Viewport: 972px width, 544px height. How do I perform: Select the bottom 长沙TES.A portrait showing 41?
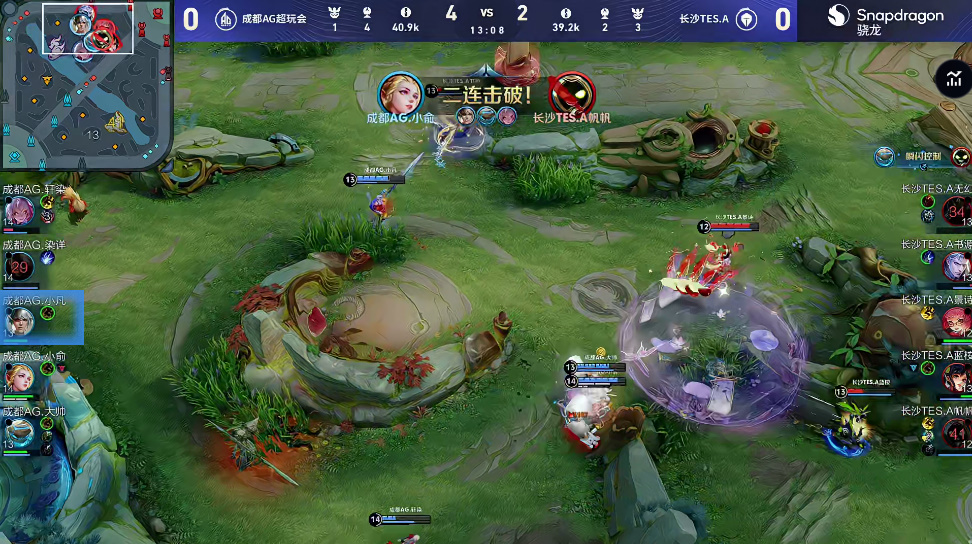pyautogui.click(x=955, y=432)
